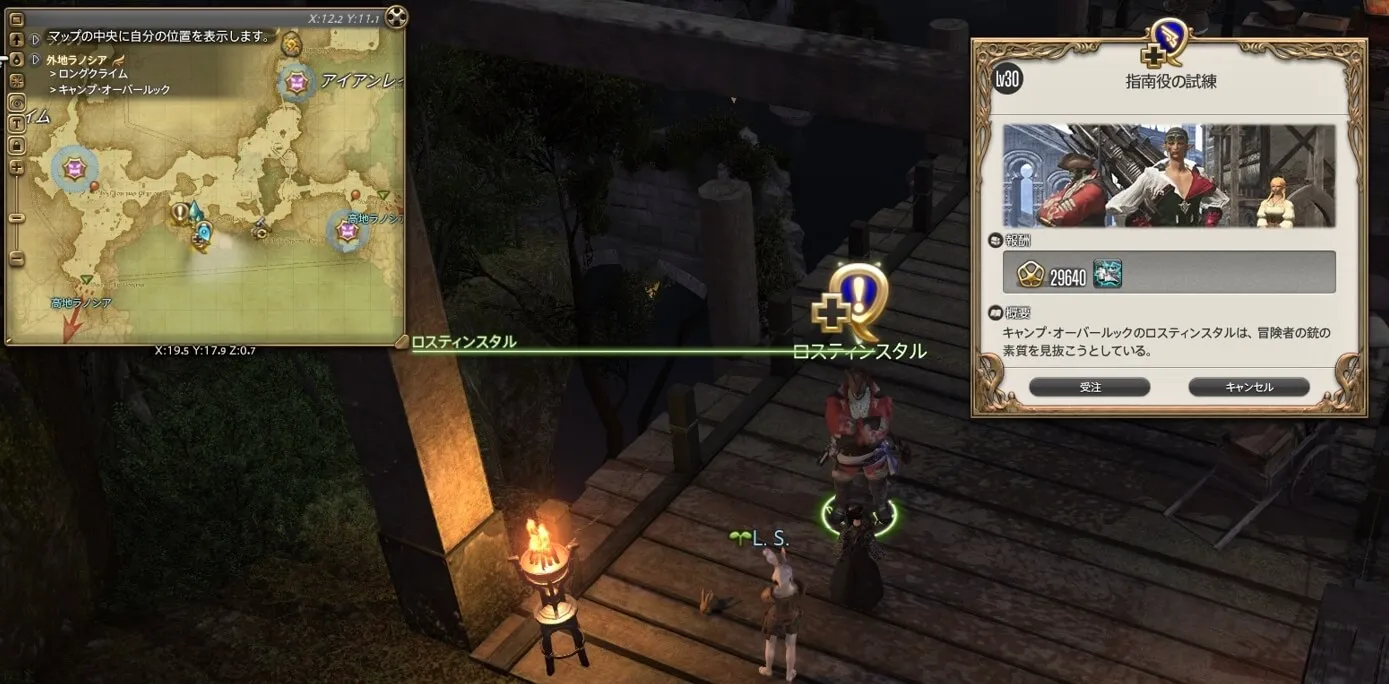Follow the 高地ラノシア link at map bottom-left
Viewport: 1389px width, 684px height.
(x=81, y=302)
